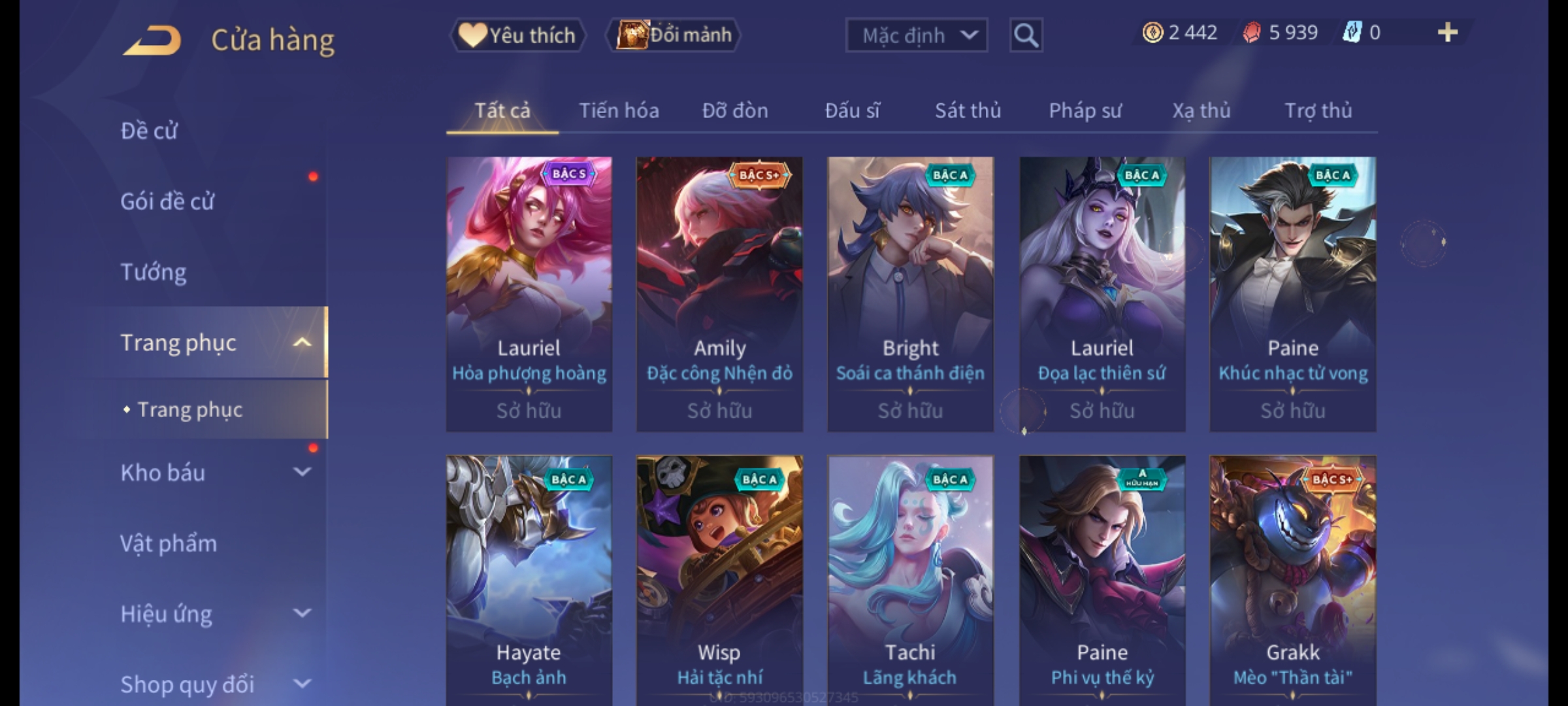Switch to the Tiến hóa tab
This screenshot has height=706, width=1568.
pos(619,110)
